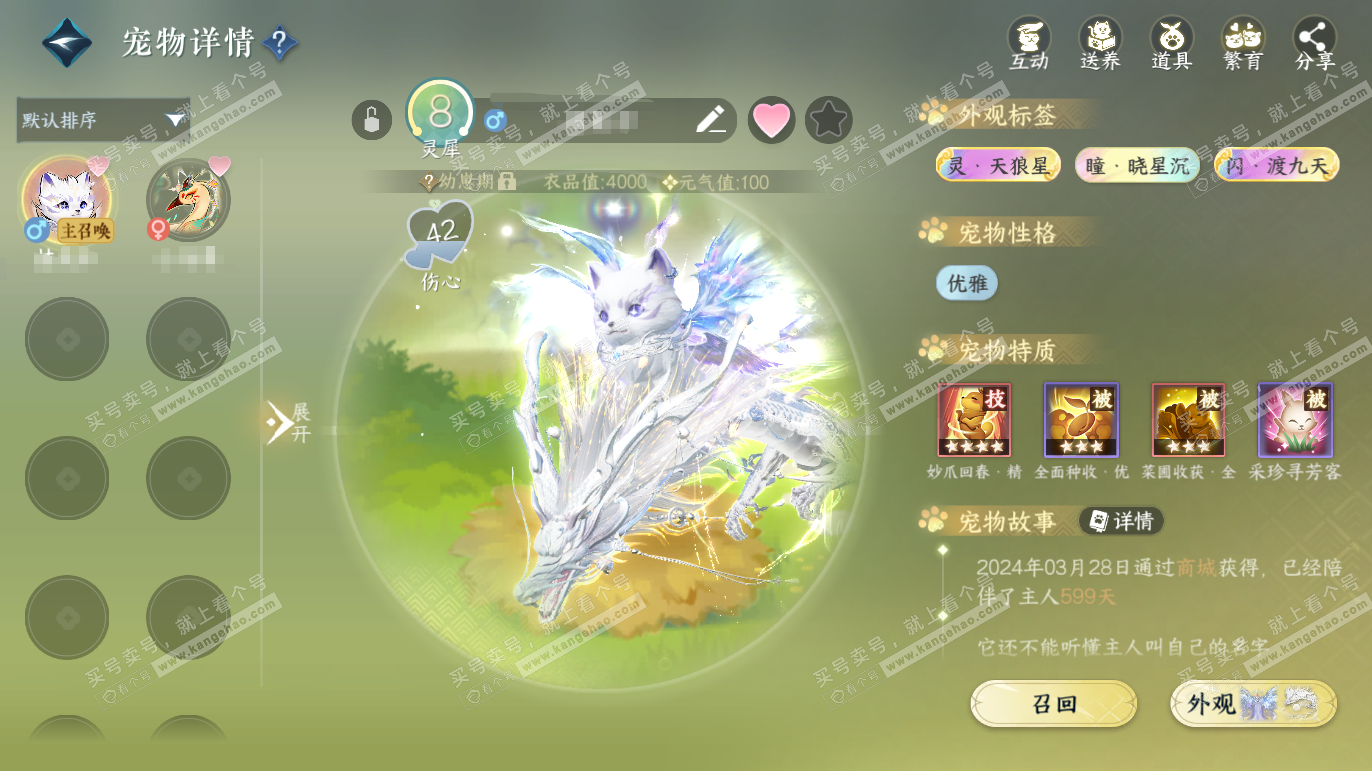Click the dark star button
The image size is (1372, 771).
click(828, 120)
